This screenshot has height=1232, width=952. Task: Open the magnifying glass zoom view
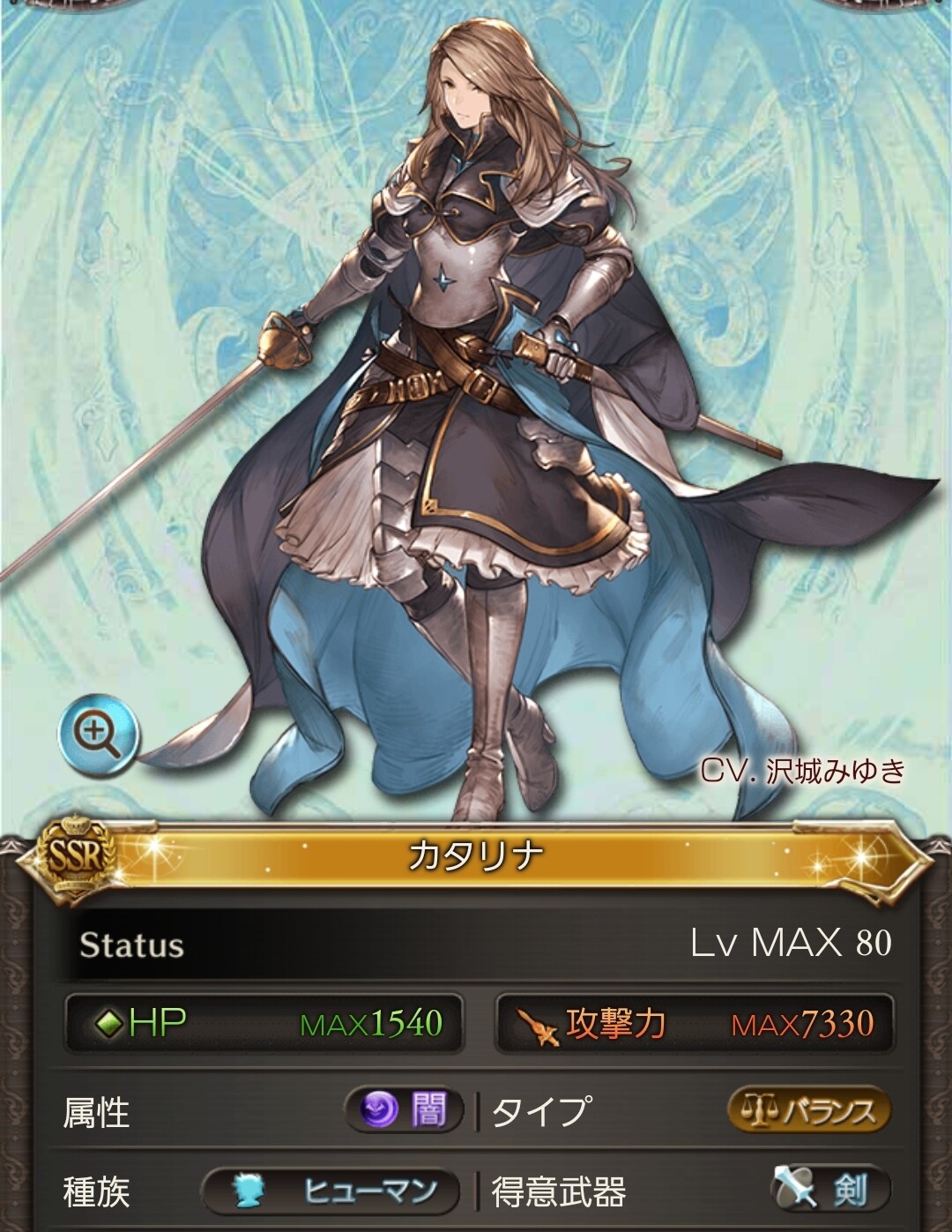click(x=99, y=734)
